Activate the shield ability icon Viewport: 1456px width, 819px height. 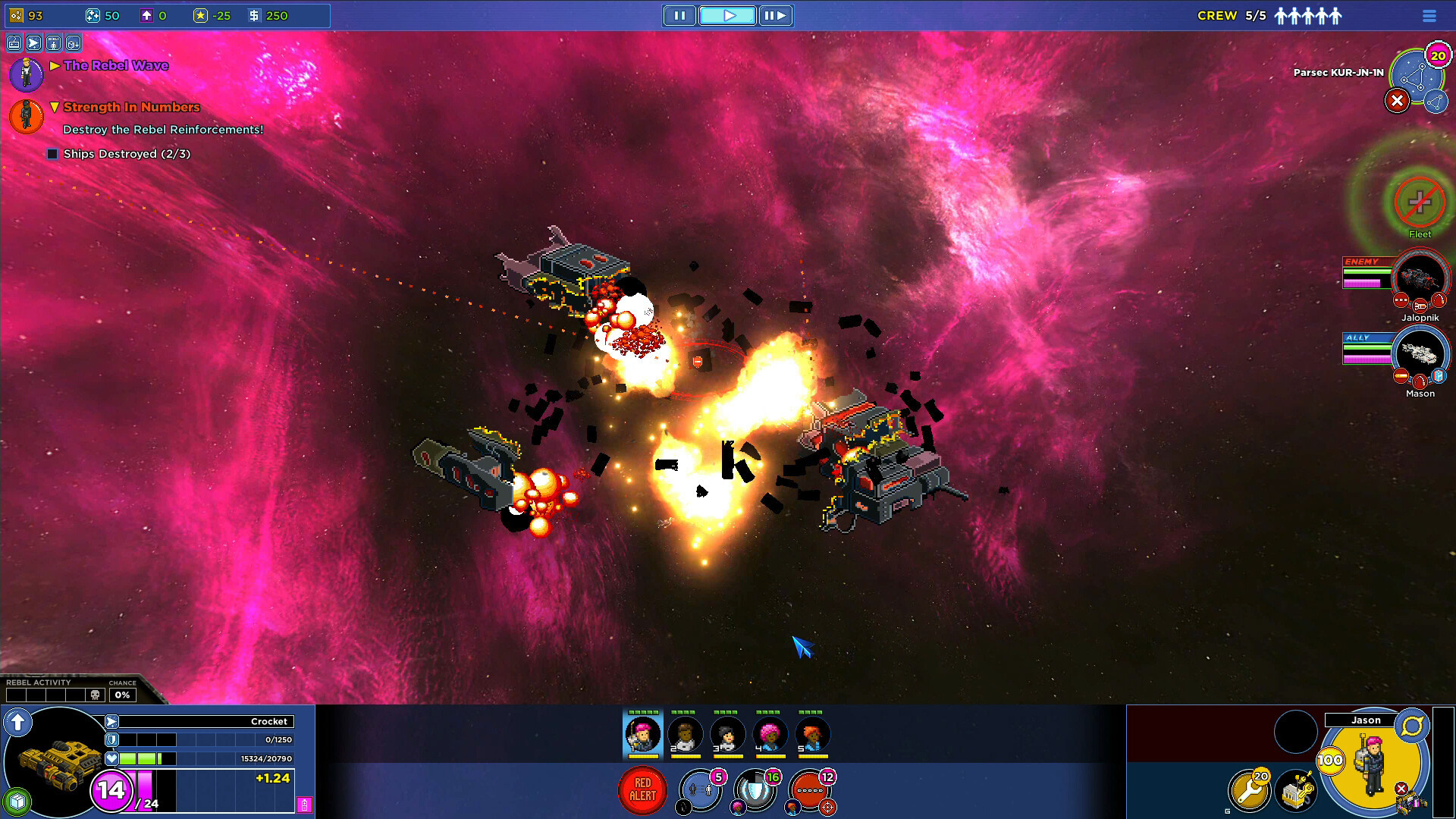755,790
